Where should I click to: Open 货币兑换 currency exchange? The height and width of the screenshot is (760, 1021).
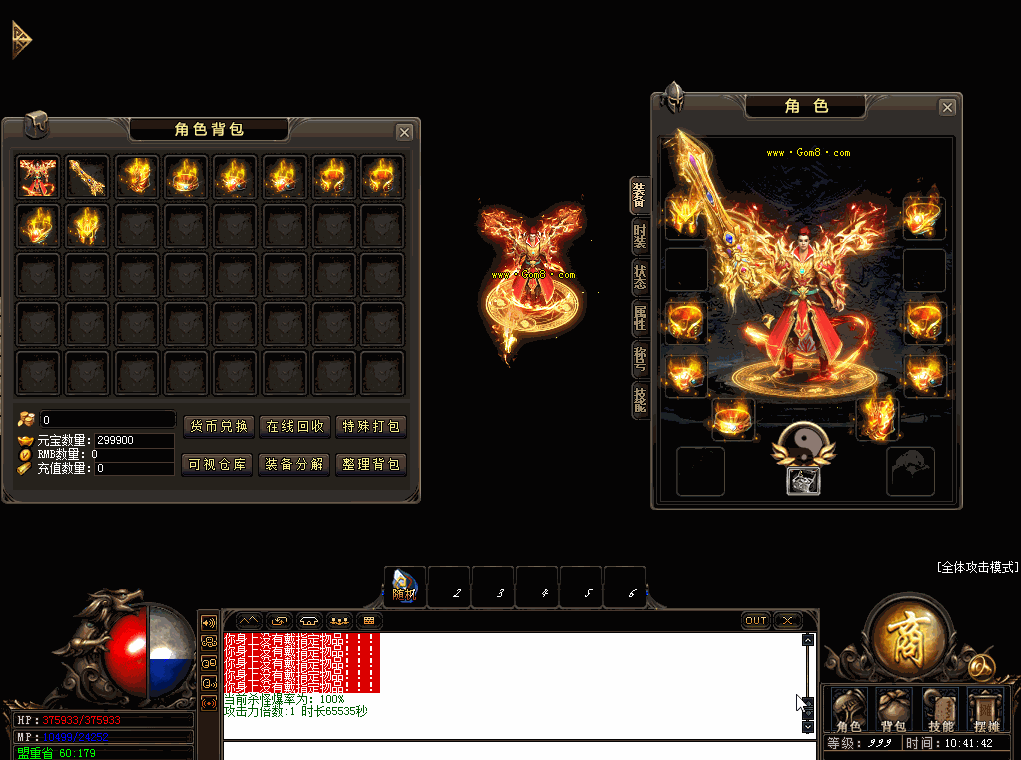(219, 426)
